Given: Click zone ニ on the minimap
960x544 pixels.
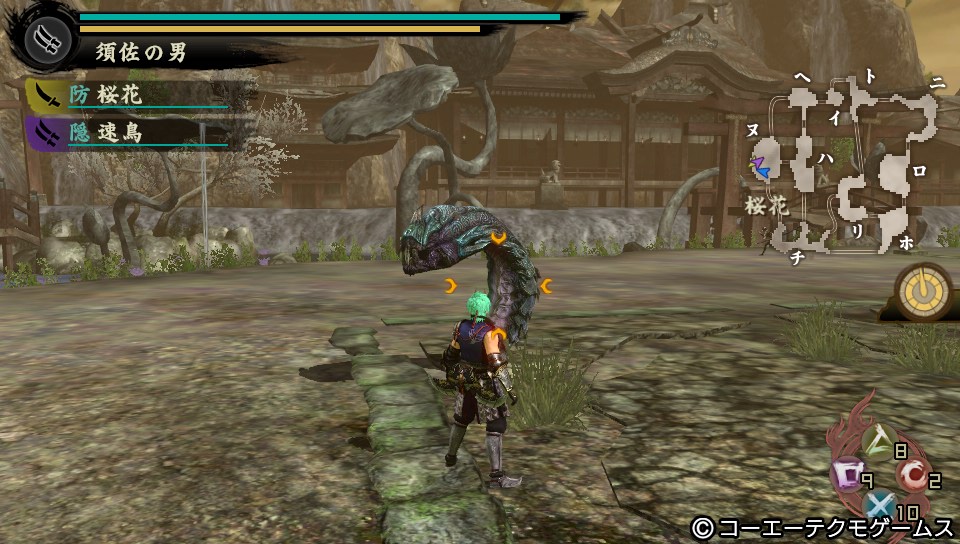Looking at the screenshot, I should coord(936,84).
